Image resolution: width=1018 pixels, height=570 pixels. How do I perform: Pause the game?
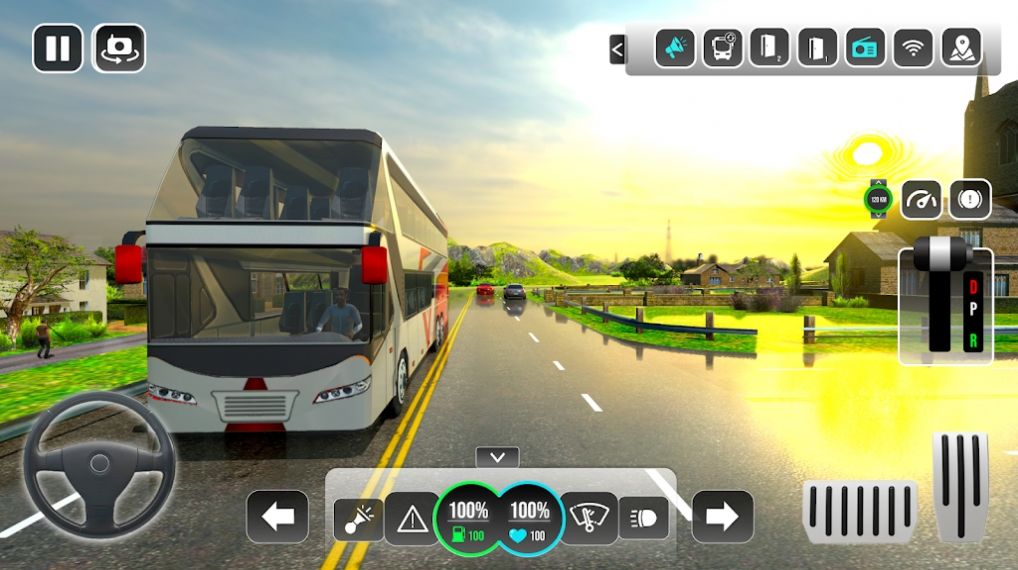[57, 48]
